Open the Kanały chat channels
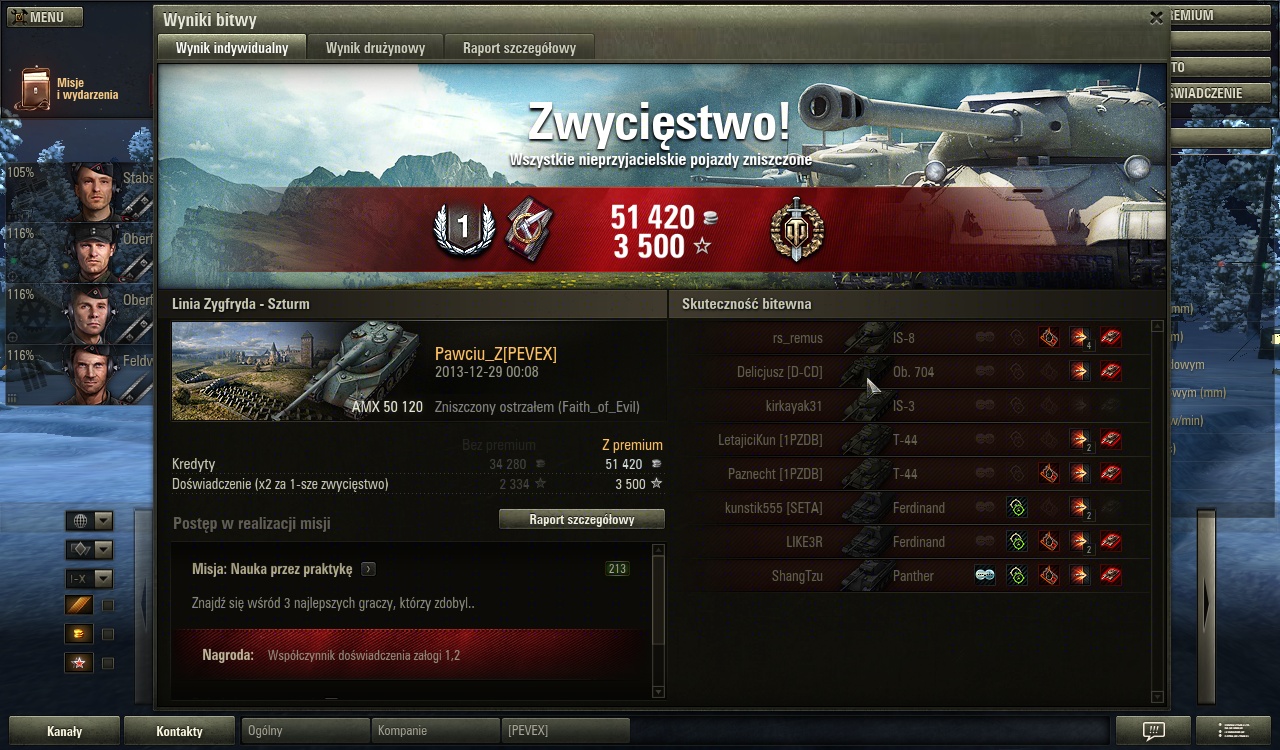Image resolution: width=1280 pixels, height=750 pixels. pyautogui.click(x=64, y=731)
